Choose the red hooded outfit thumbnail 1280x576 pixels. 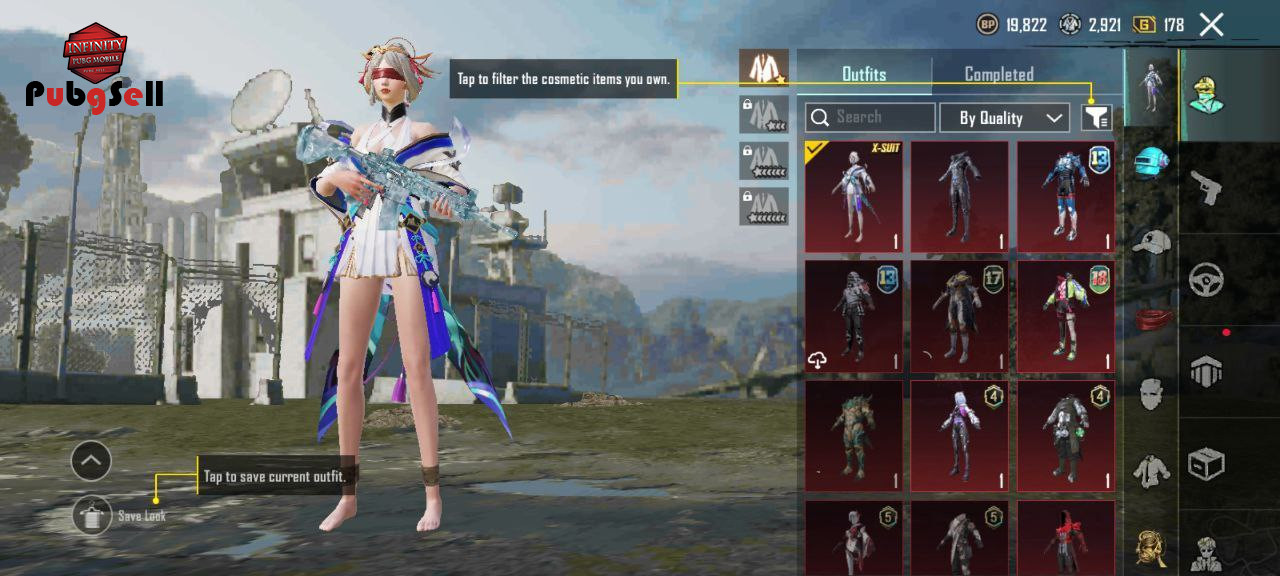tap(1065, 540)
